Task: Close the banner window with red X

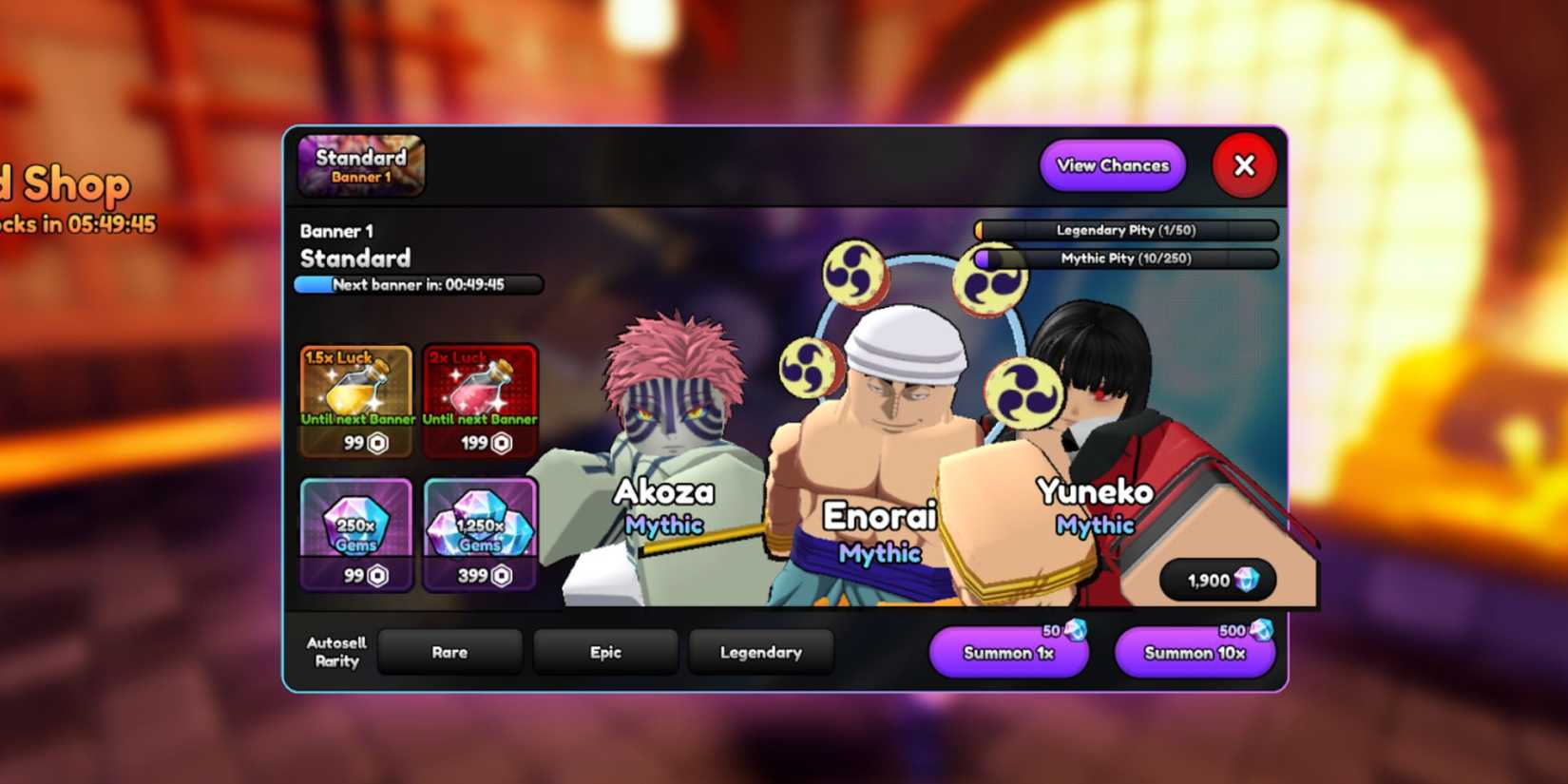Action: pos(1244,164)
